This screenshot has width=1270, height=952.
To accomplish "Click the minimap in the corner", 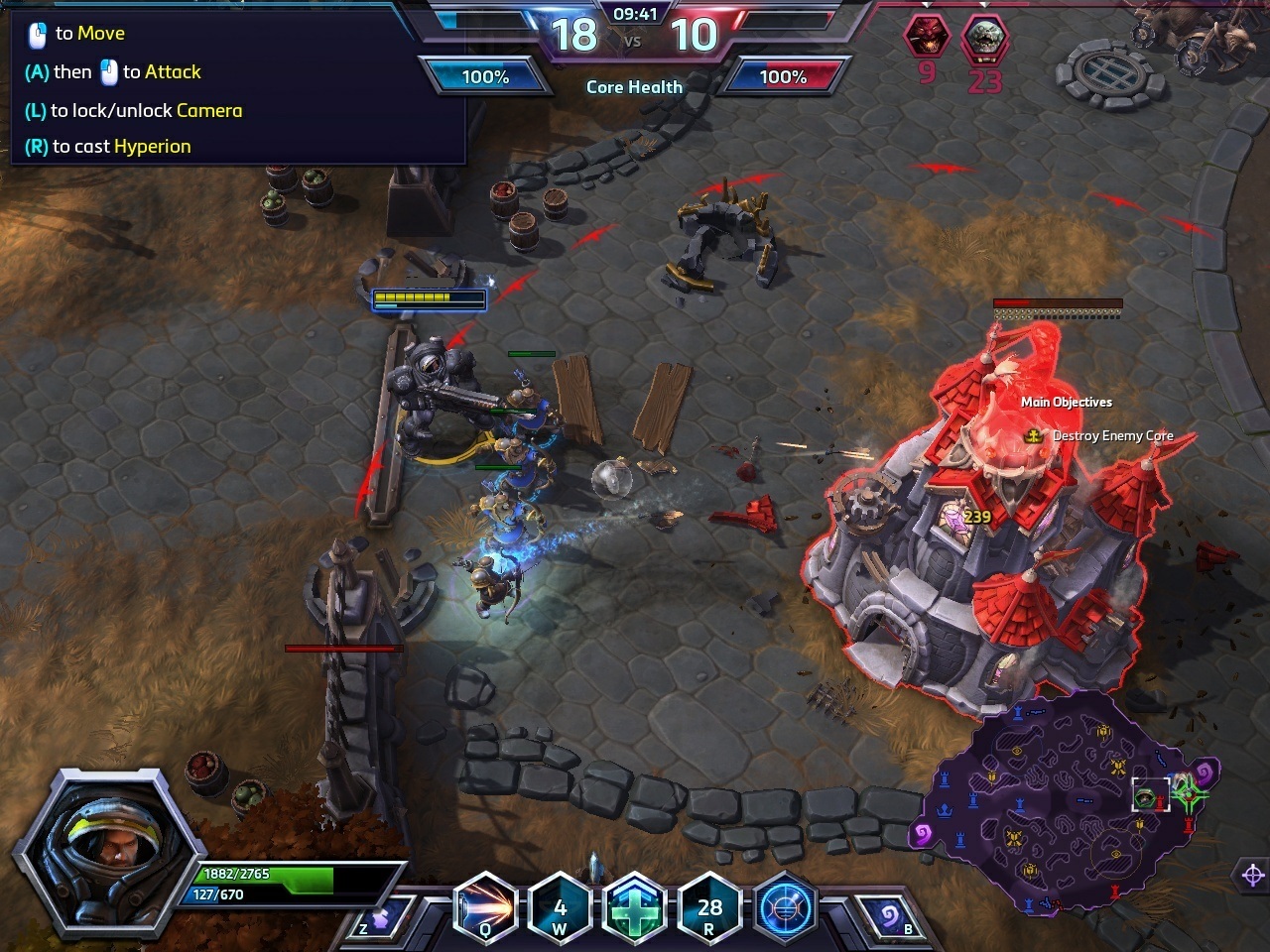I will click(x=1067, y=801).
